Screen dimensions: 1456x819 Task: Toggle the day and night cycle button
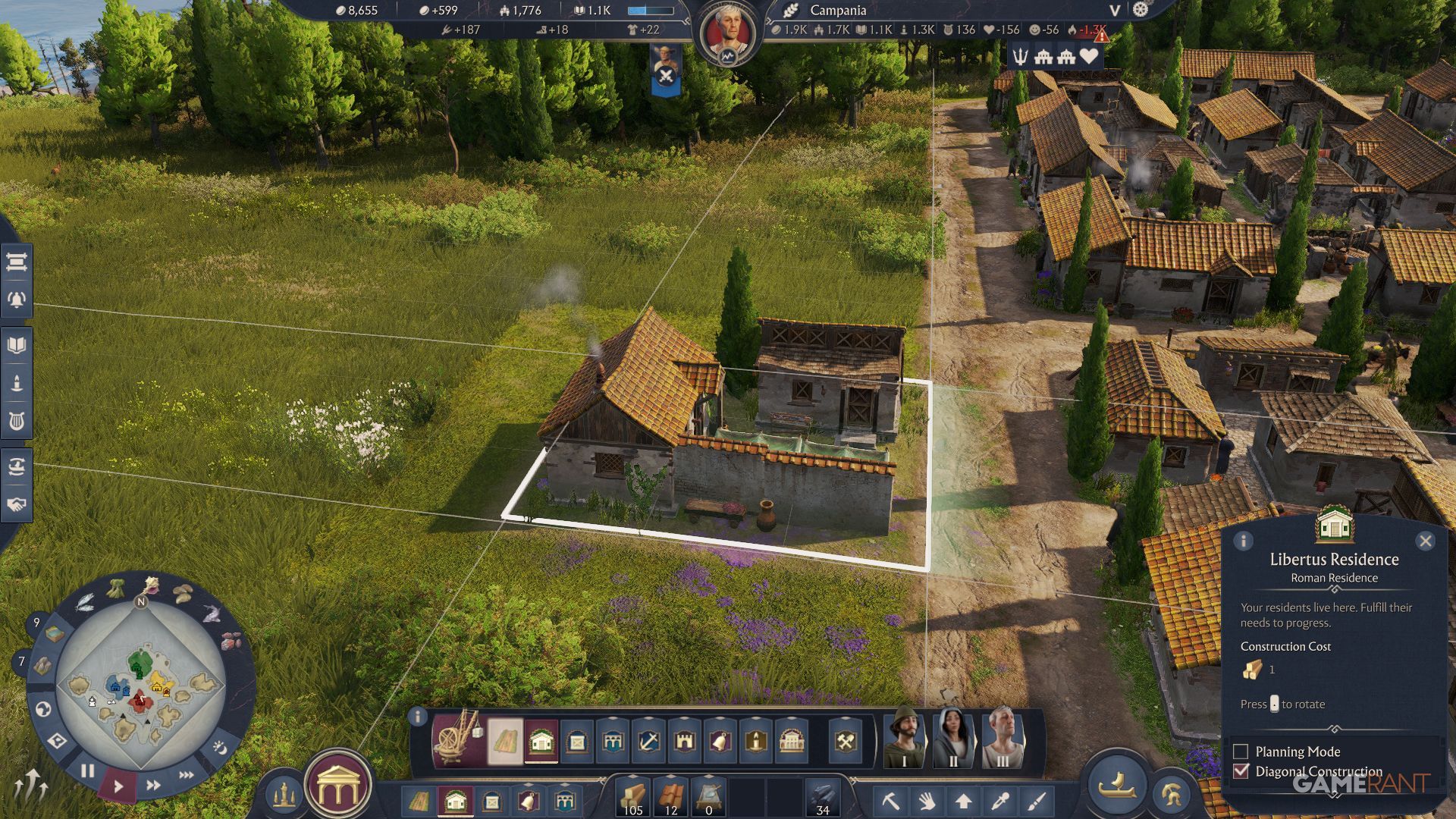click(x=219, y=748)
